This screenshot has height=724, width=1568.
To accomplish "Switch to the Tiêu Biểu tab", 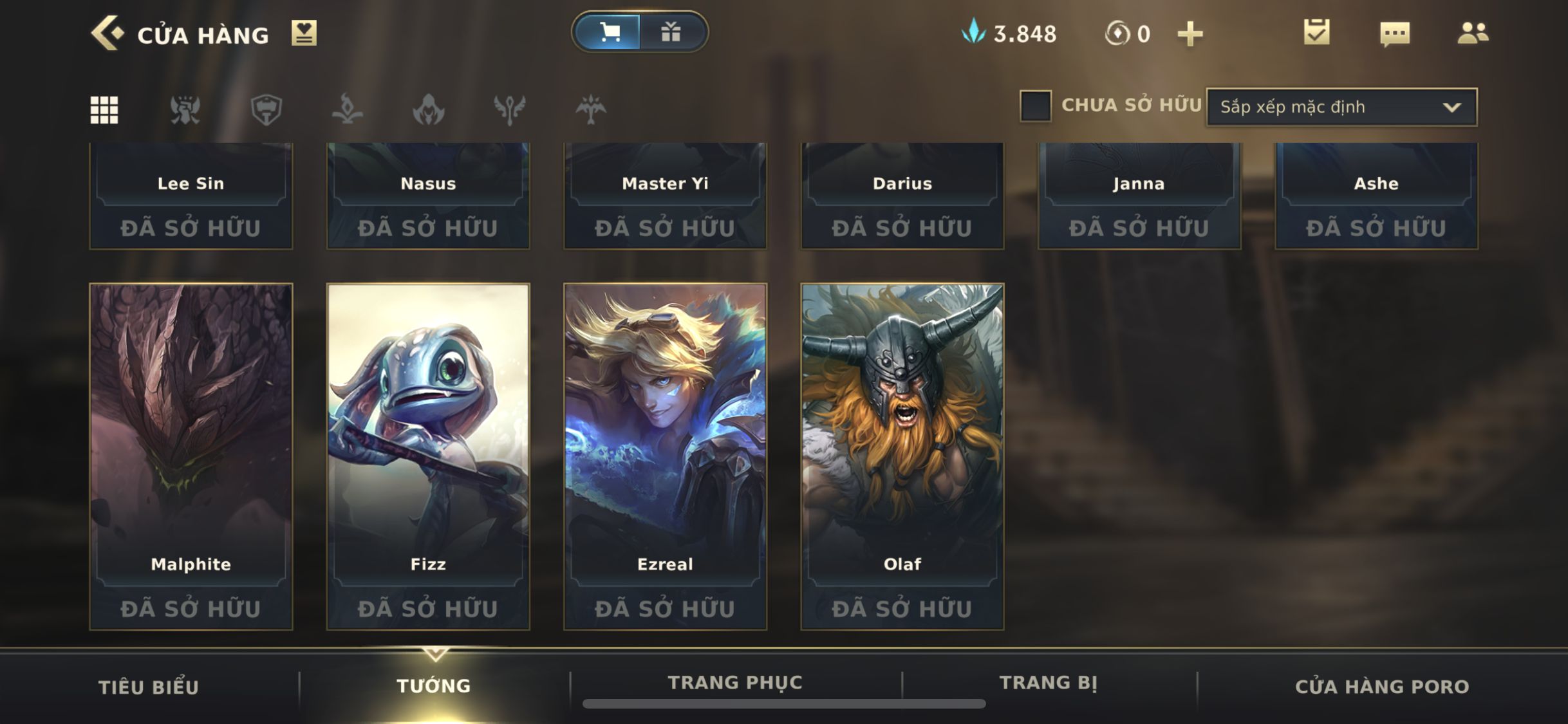I will (x=148, y=687).
